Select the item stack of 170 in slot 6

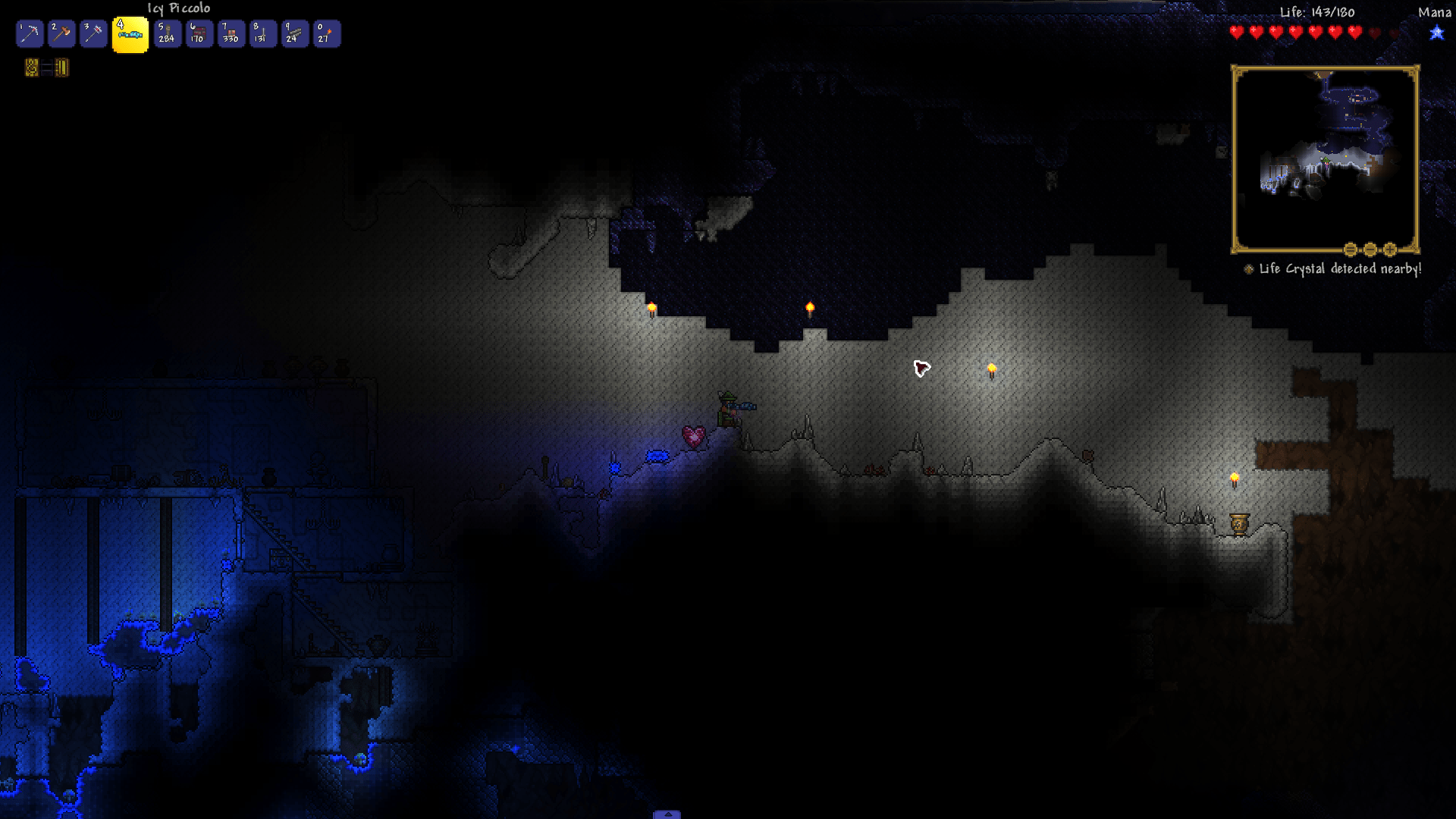point(199,34)
